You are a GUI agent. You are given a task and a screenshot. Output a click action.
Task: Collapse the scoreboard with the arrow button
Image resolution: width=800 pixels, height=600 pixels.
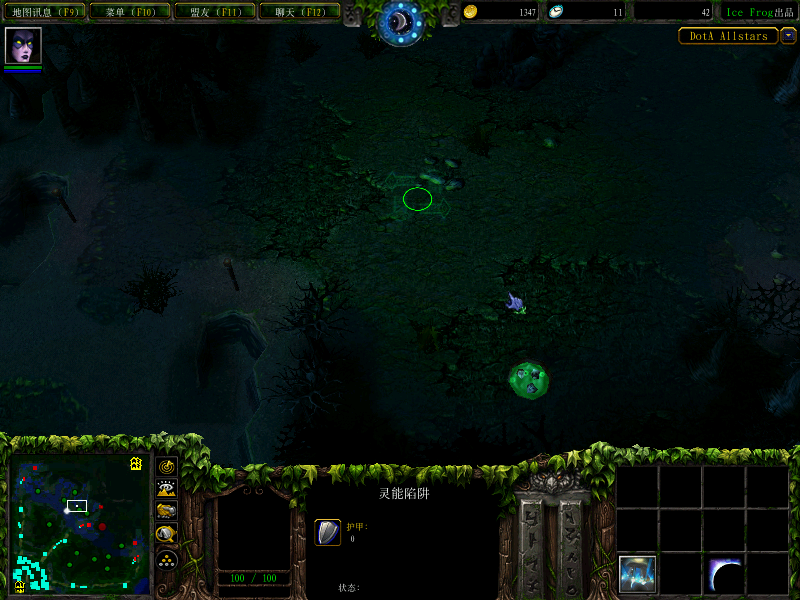pyautogui.click(x=788, y=36)
